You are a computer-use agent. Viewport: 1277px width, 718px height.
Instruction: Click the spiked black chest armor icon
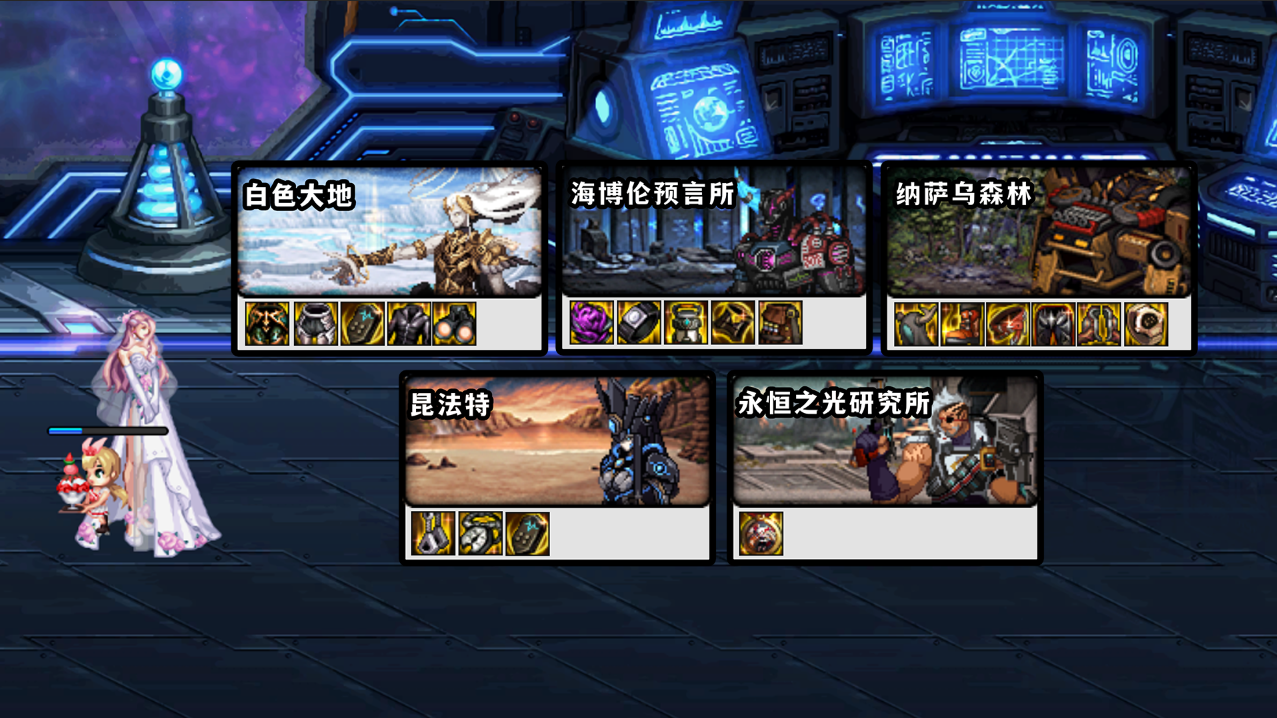click(x=1053, y=324)
